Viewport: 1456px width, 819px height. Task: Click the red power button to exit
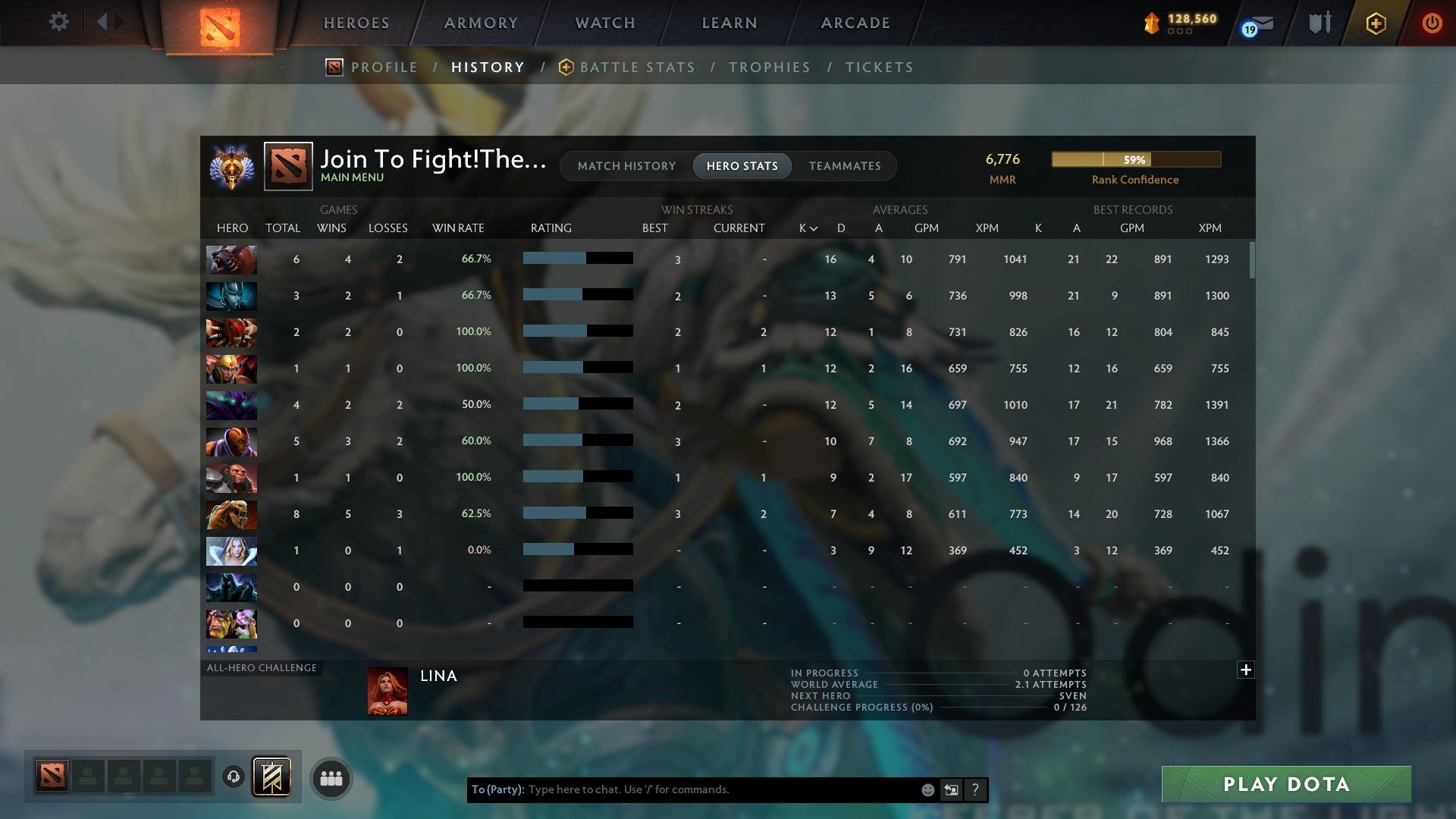pos(1433,24)
